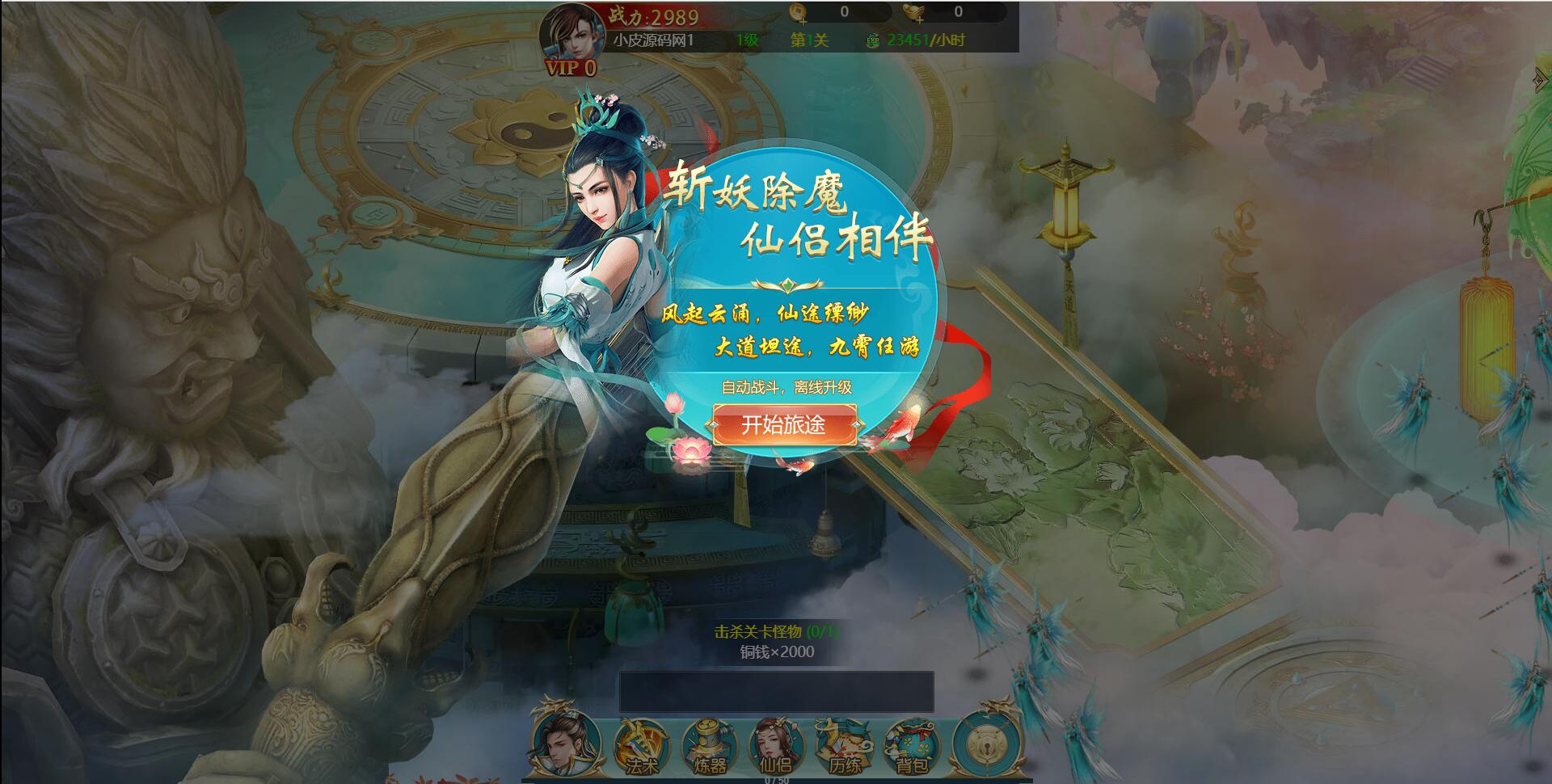Image resolution: width=1552 pixels, height=784 pixels.
Task: Select the 击杀关卡怪物 quest entry
Action: (776, 637)
